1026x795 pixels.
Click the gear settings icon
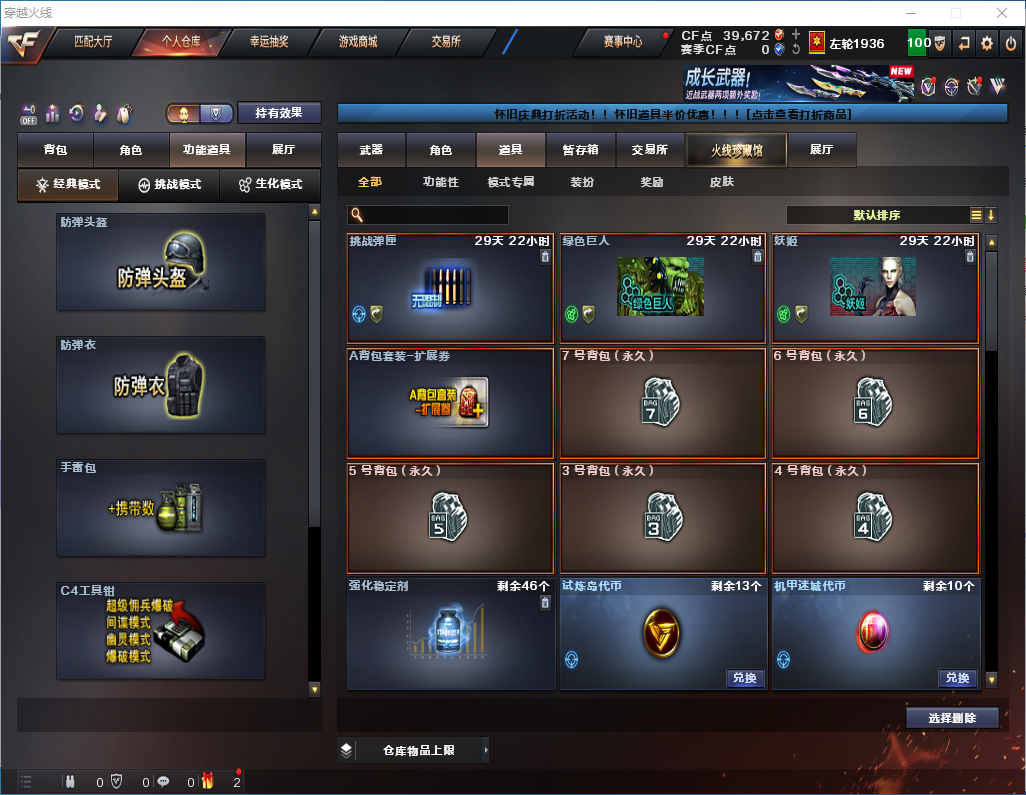[x=987, y=43]
